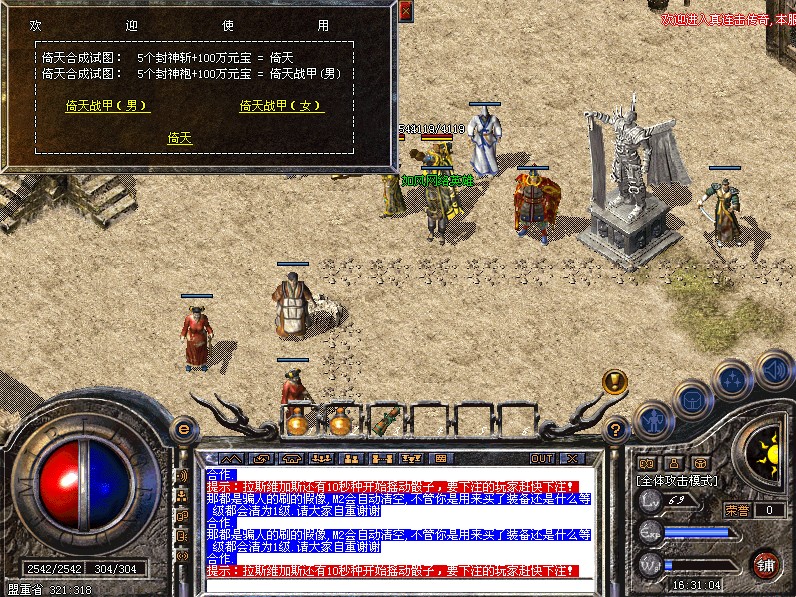Viewport: 796px width, 597px height.
Task: Select the 倚天 crafting link
Action: [180, 139]
